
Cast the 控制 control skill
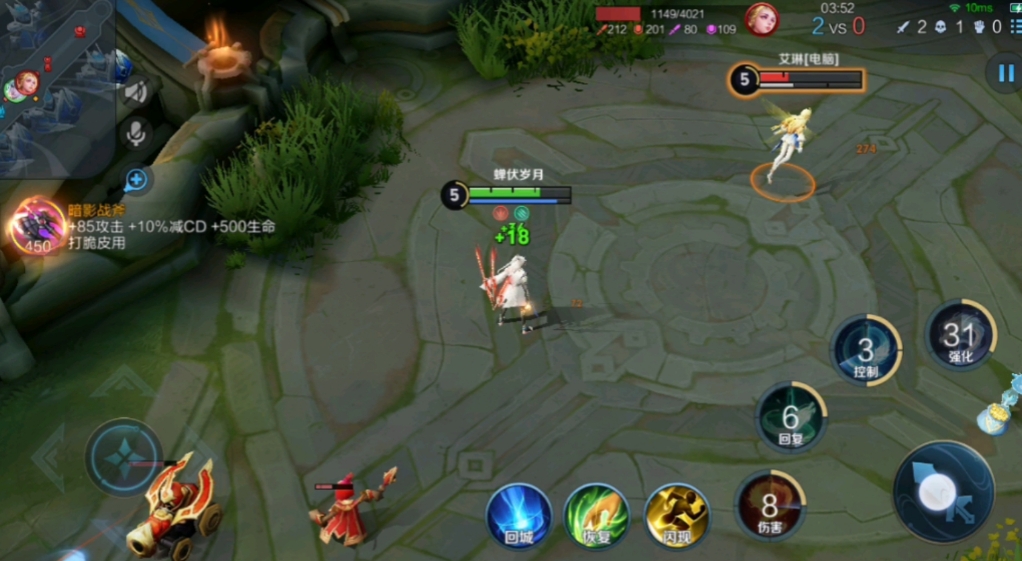pos(866,350)
